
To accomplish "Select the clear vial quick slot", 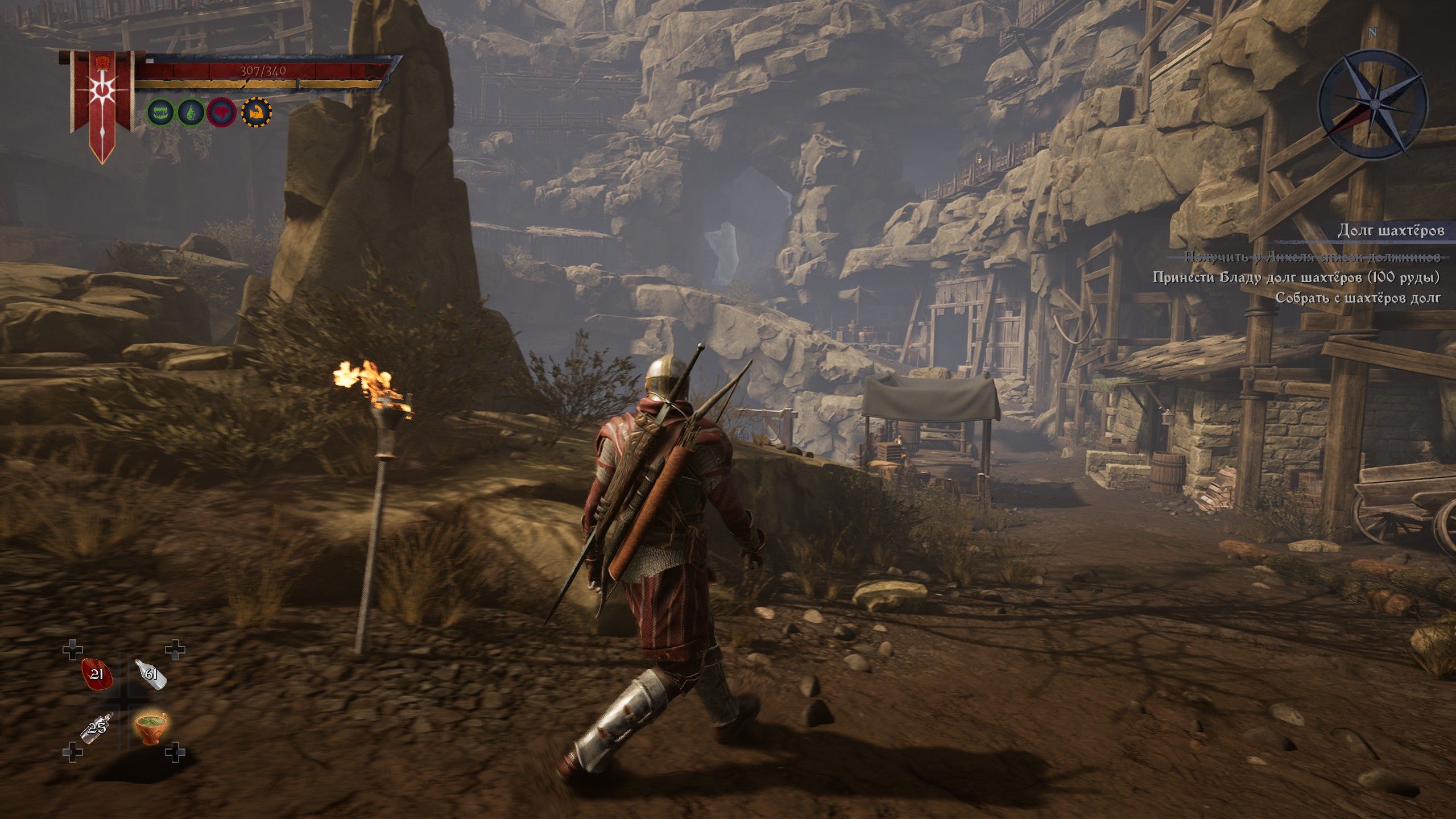I will pos(97,727).
